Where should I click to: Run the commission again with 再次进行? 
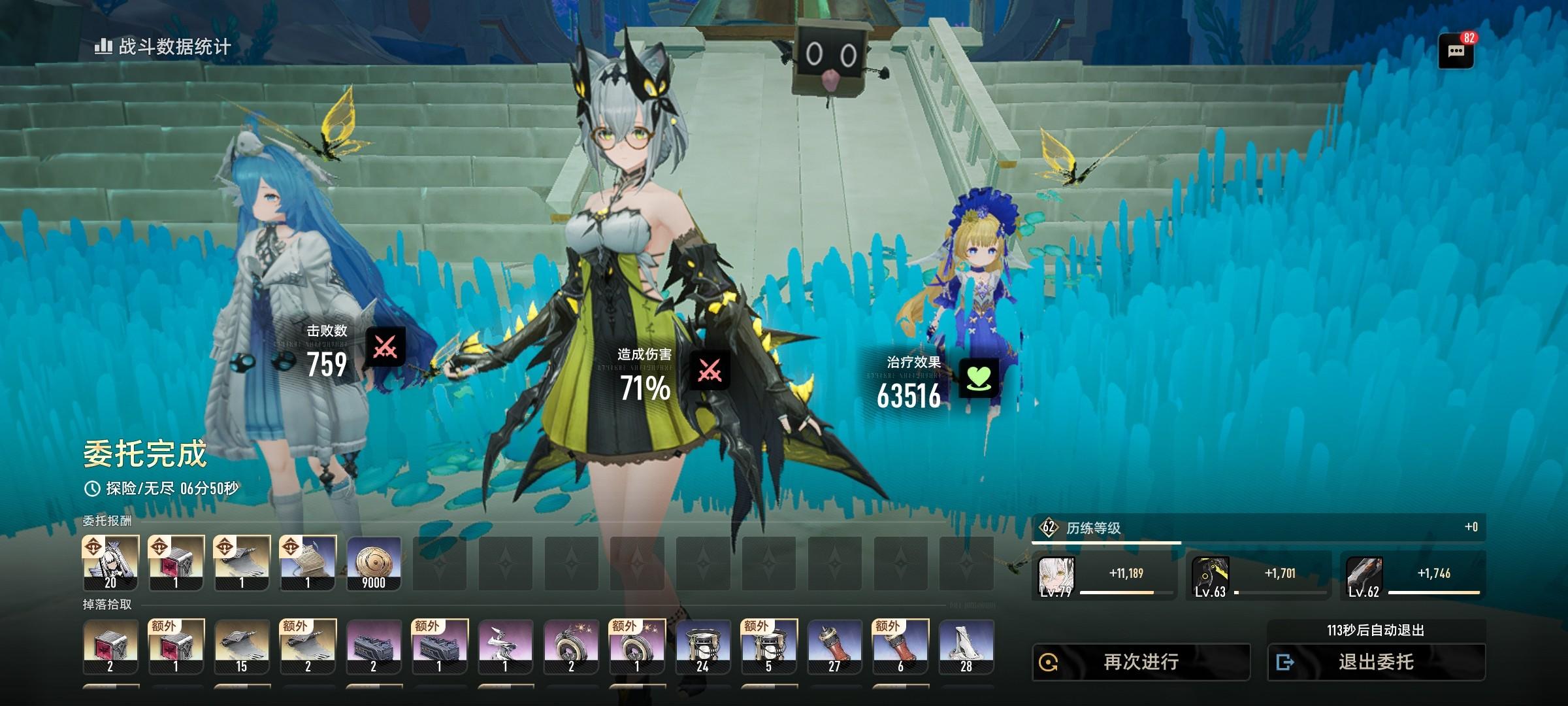pos(1141,662)
